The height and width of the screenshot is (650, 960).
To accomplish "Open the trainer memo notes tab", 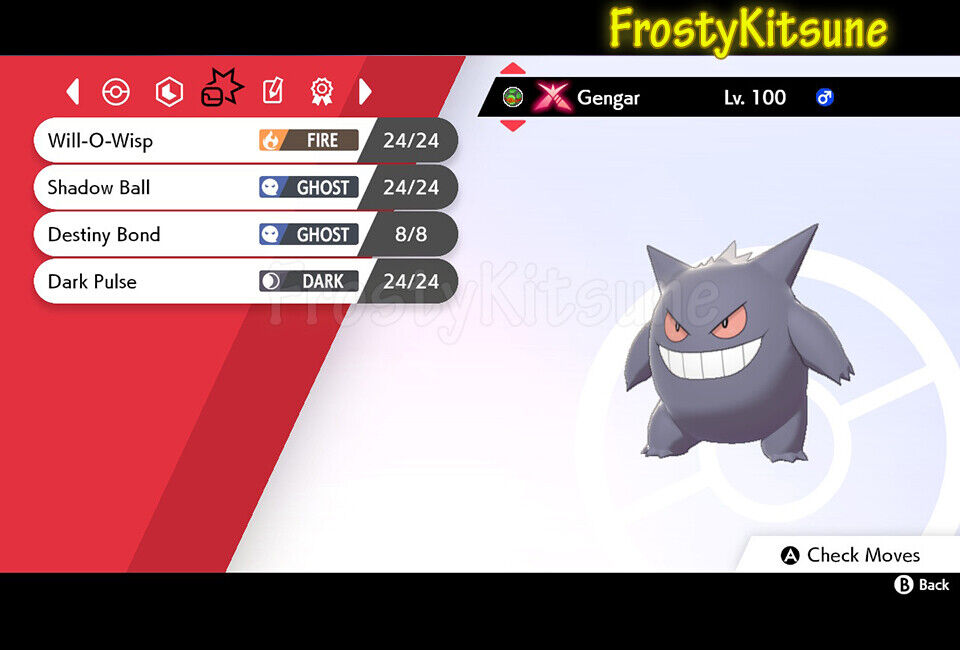I will pos(272,92).
